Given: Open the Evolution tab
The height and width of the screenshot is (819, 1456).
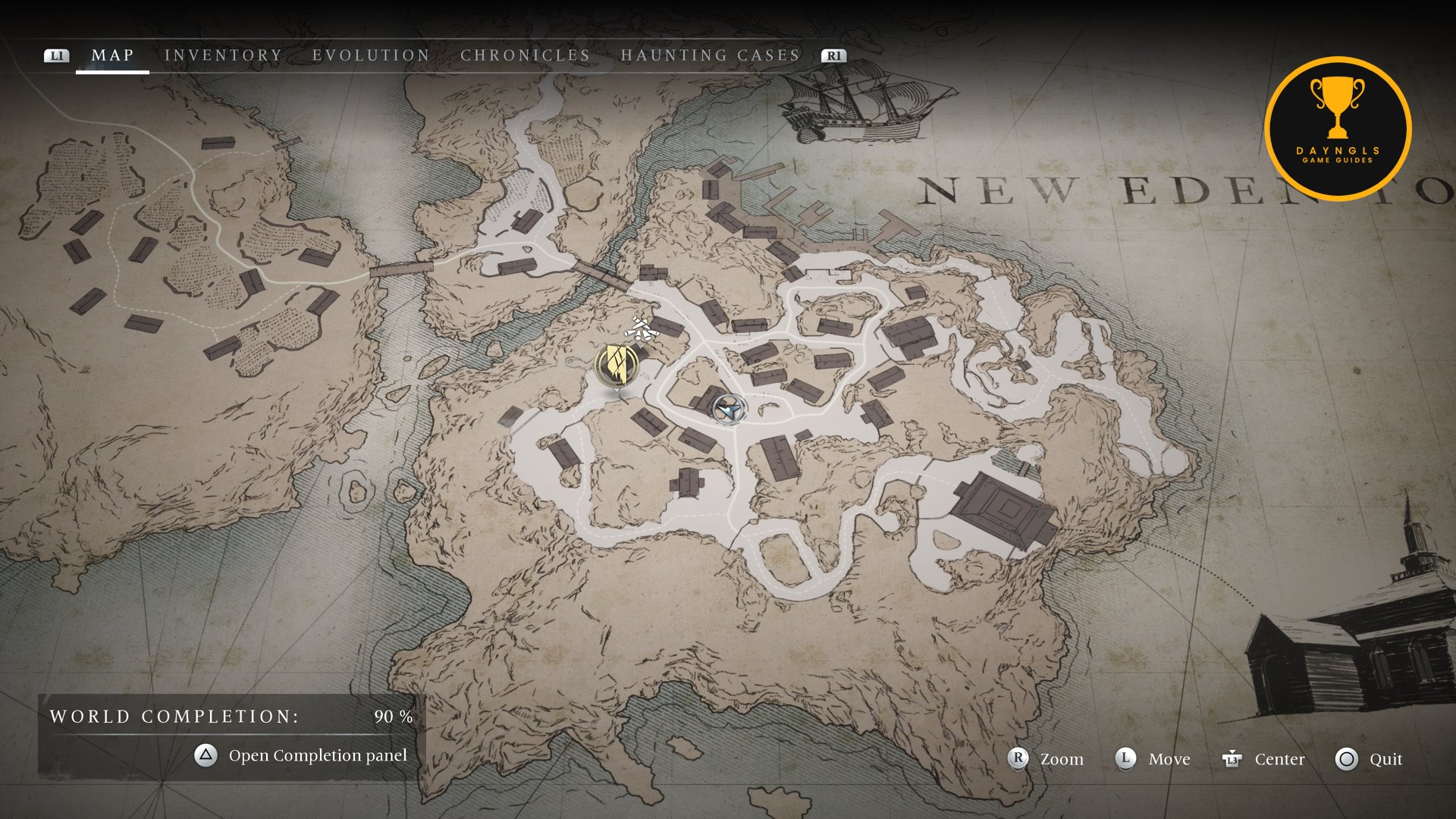Looking at the screenshot, I should 371,55.
